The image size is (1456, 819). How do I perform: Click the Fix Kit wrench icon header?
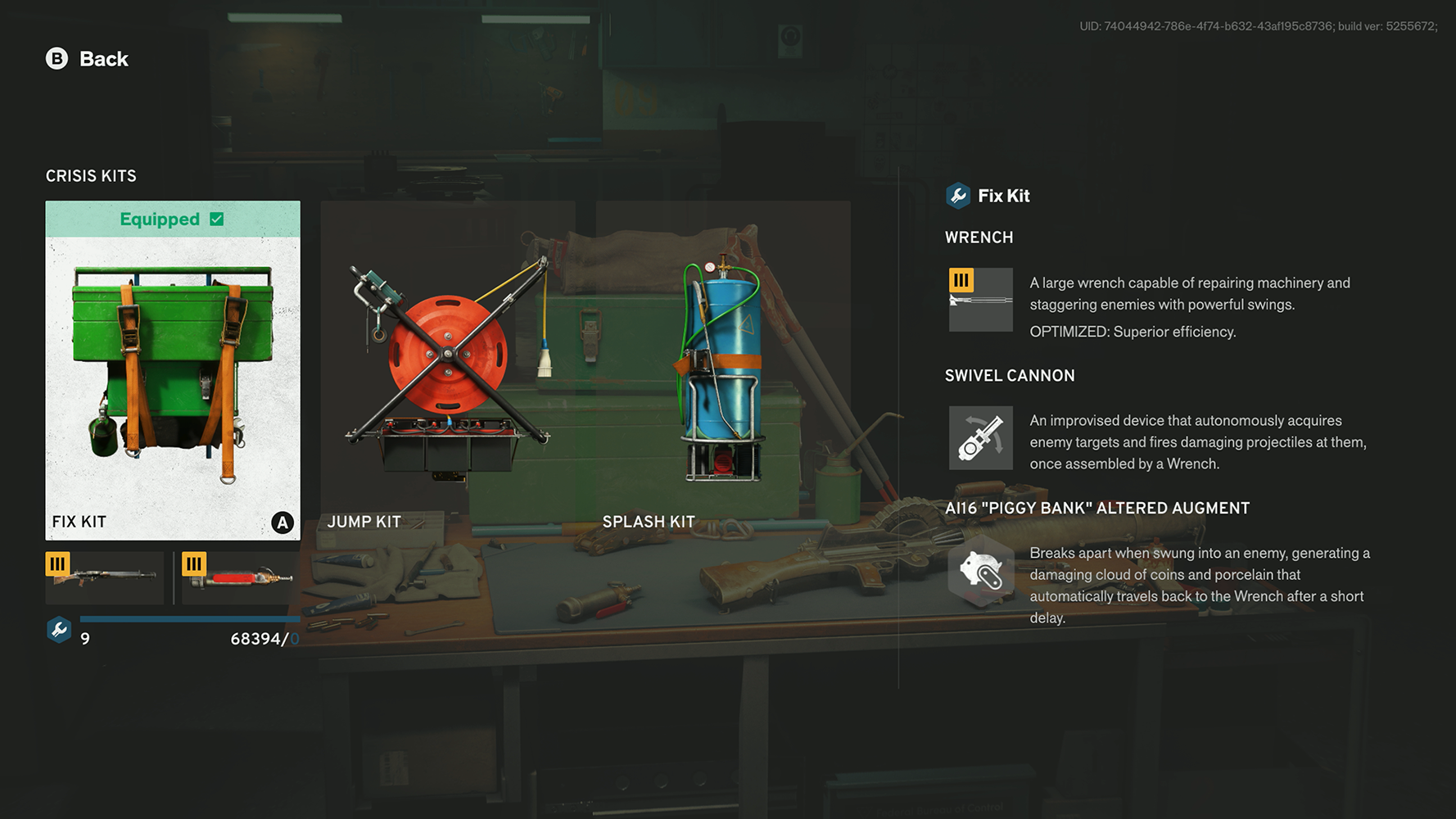coord(957,196)
